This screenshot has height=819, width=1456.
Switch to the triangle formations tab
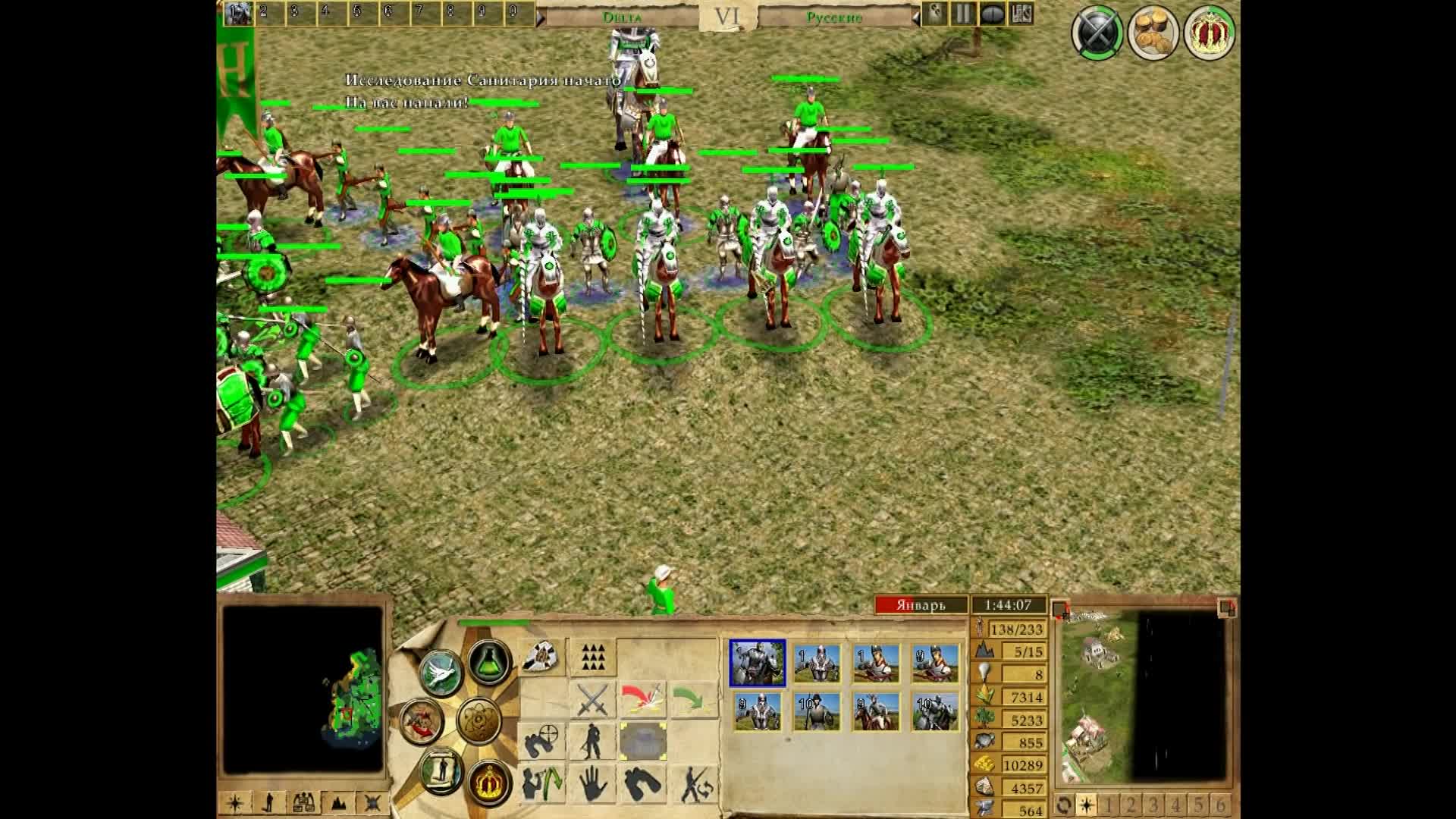click(x=592, y=658)
